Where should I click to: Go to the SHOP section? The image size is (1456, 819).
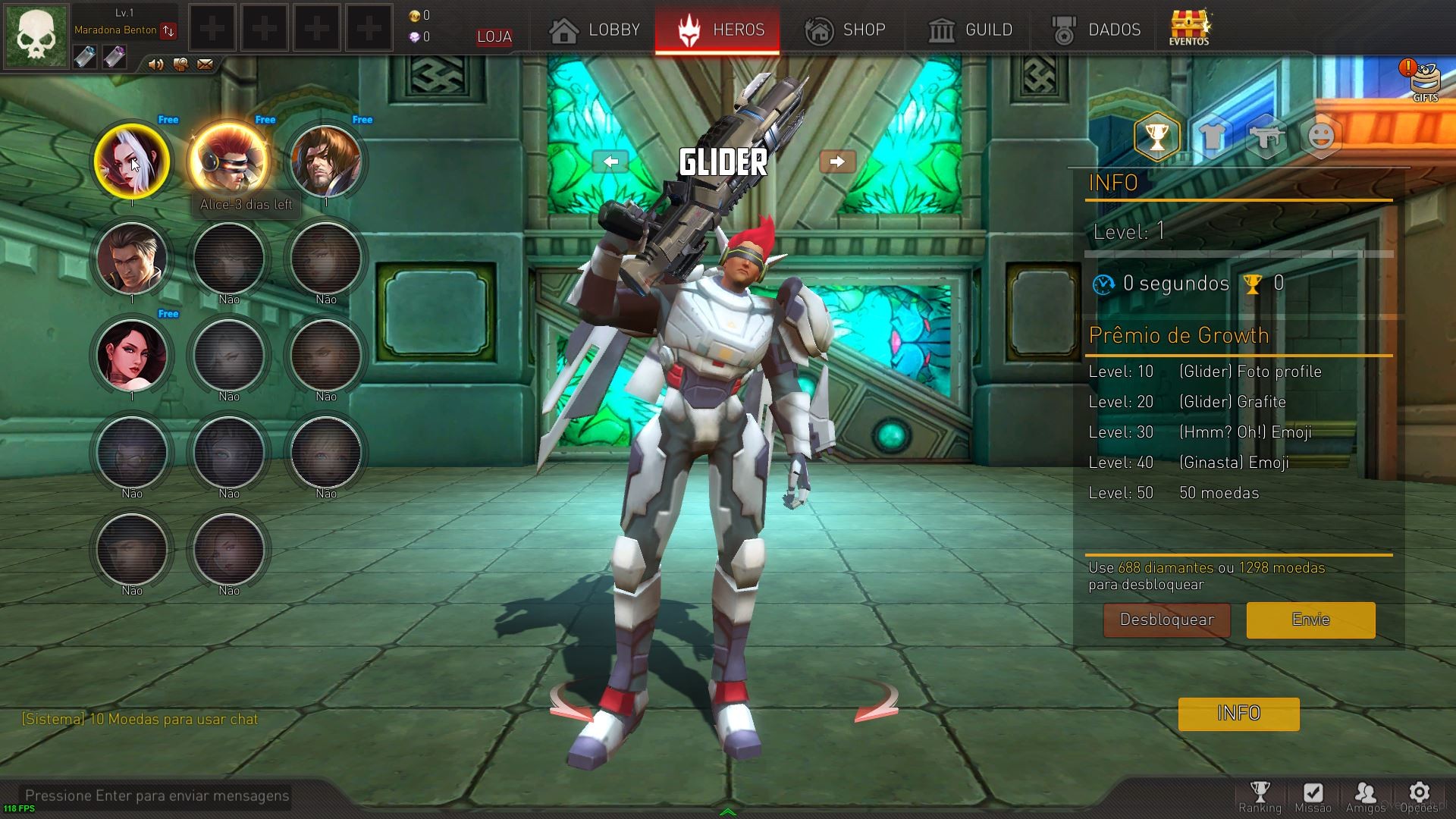[845, 30]
